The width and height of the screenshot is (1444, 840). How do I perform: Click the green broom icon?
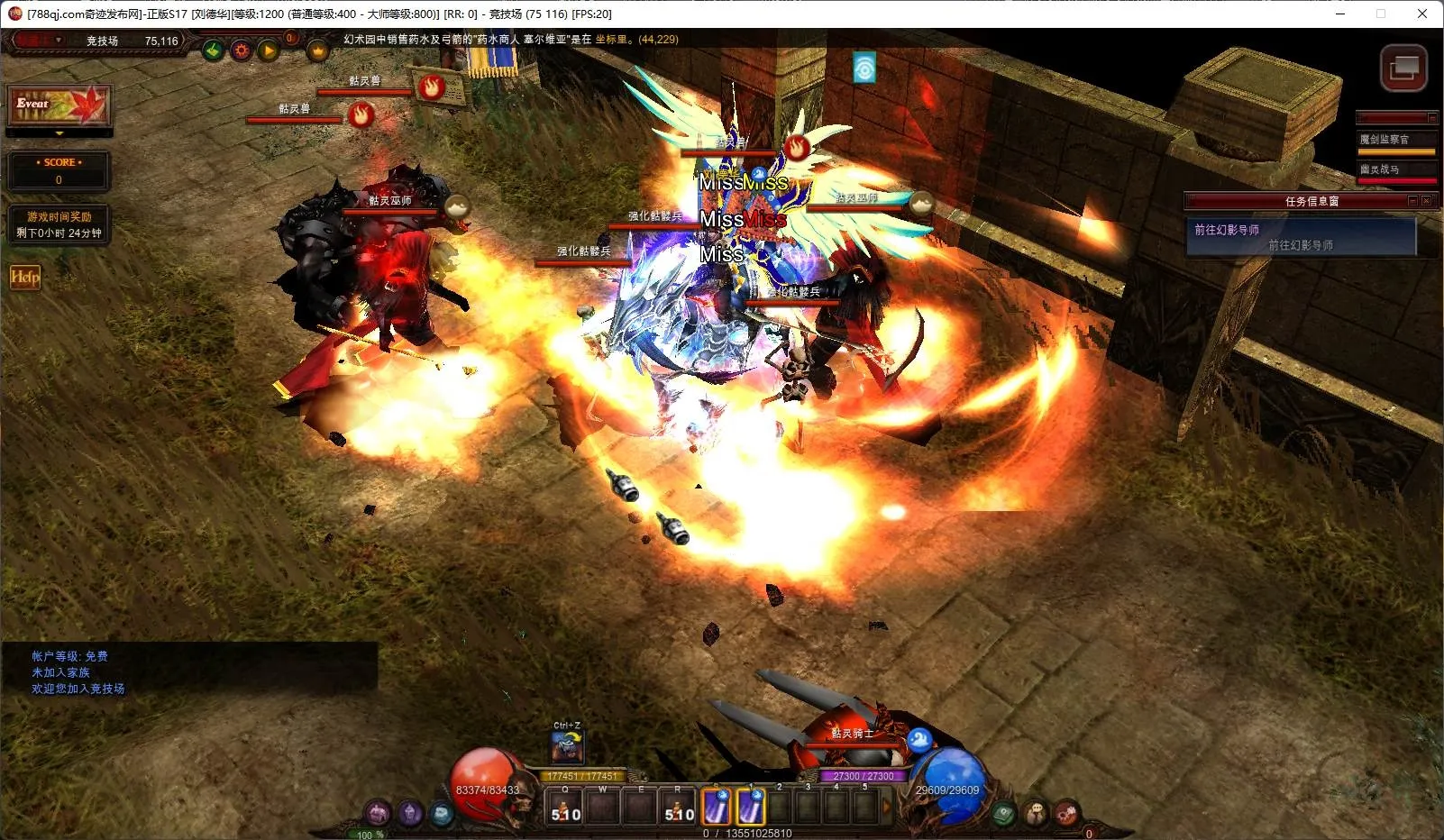point(213,50)
